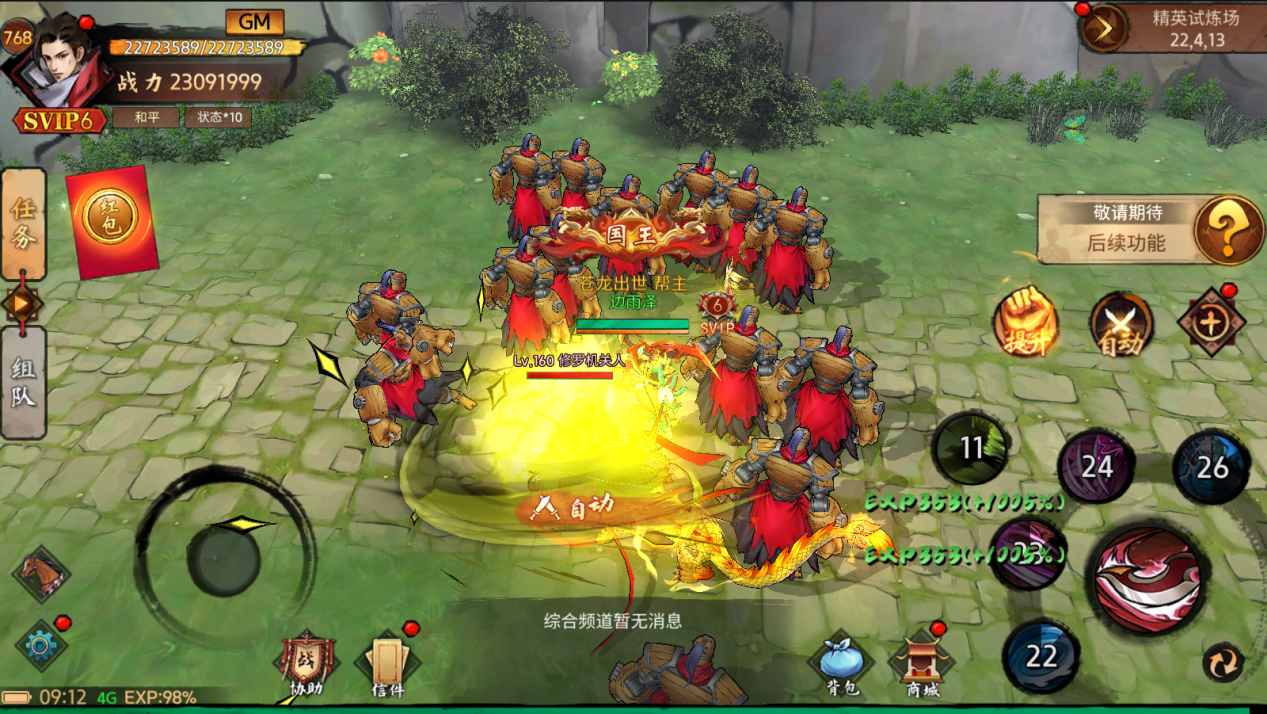Image resolution: width=1267 pixels, height=714 pixels.
Task: Open the player portrait profile
Action: click(x=56, y=62)
